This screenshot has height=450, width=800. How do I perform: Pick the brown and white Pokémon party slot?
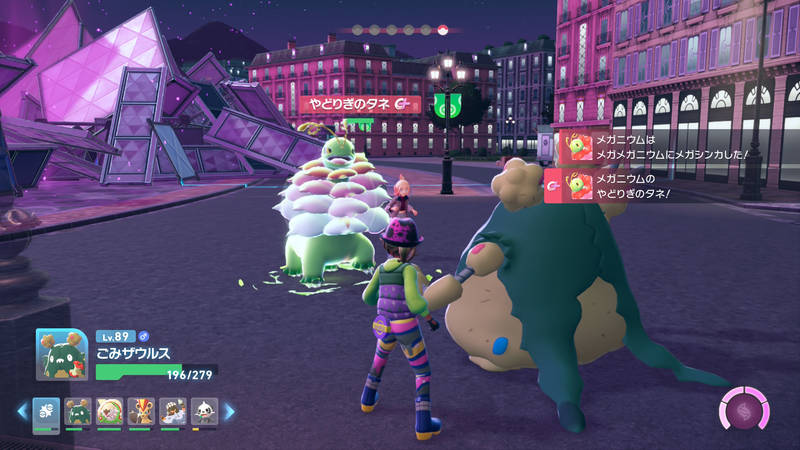(172, 411)
